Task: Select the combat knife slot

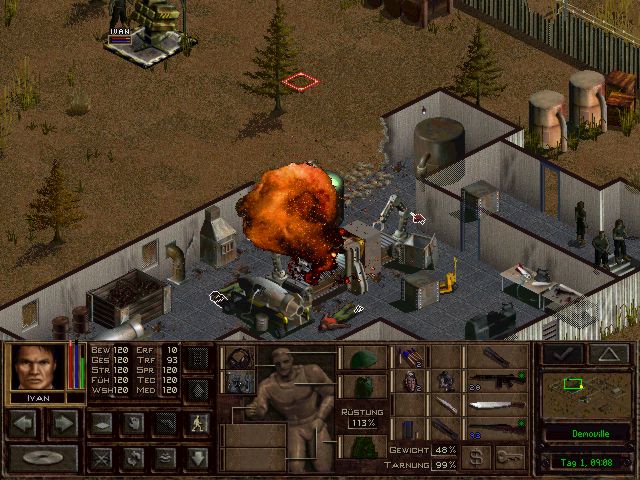Action: (x=443, y=406)
